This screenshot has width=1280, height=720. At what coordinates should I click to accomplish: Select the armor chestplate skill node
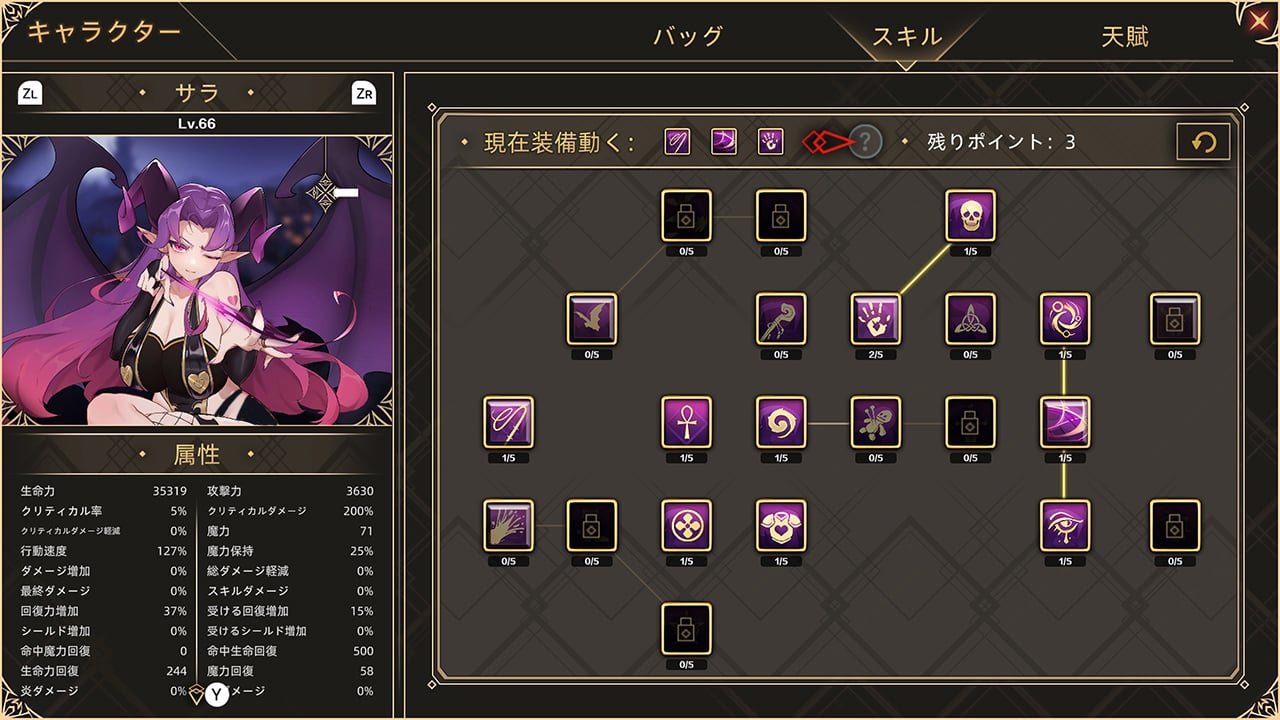(x=781, y=527)
